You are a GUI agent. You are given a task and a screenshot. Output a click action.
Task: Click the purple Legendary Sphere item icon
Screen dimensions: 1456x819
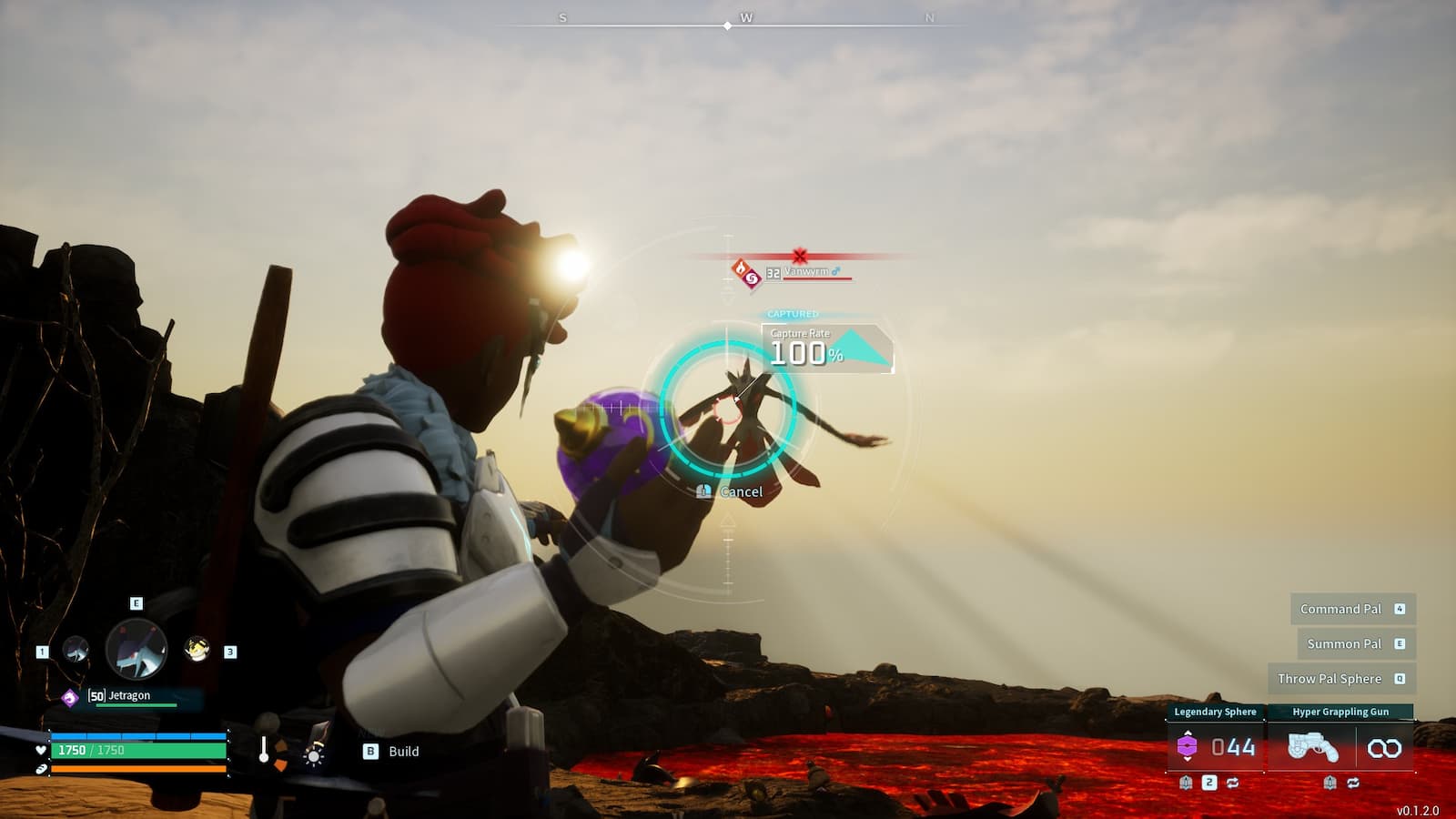[x=1188, y=744]
